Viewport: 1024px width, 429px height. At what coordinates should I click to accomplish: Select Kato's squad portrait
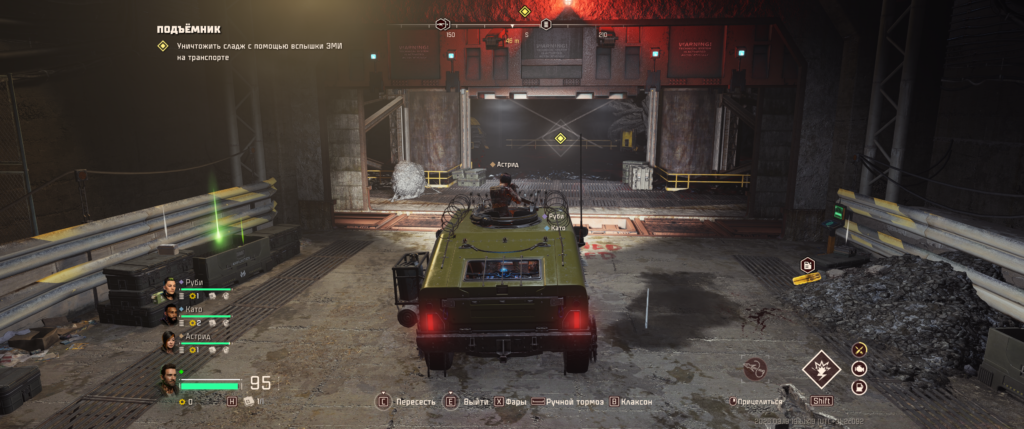pos(168,315)
